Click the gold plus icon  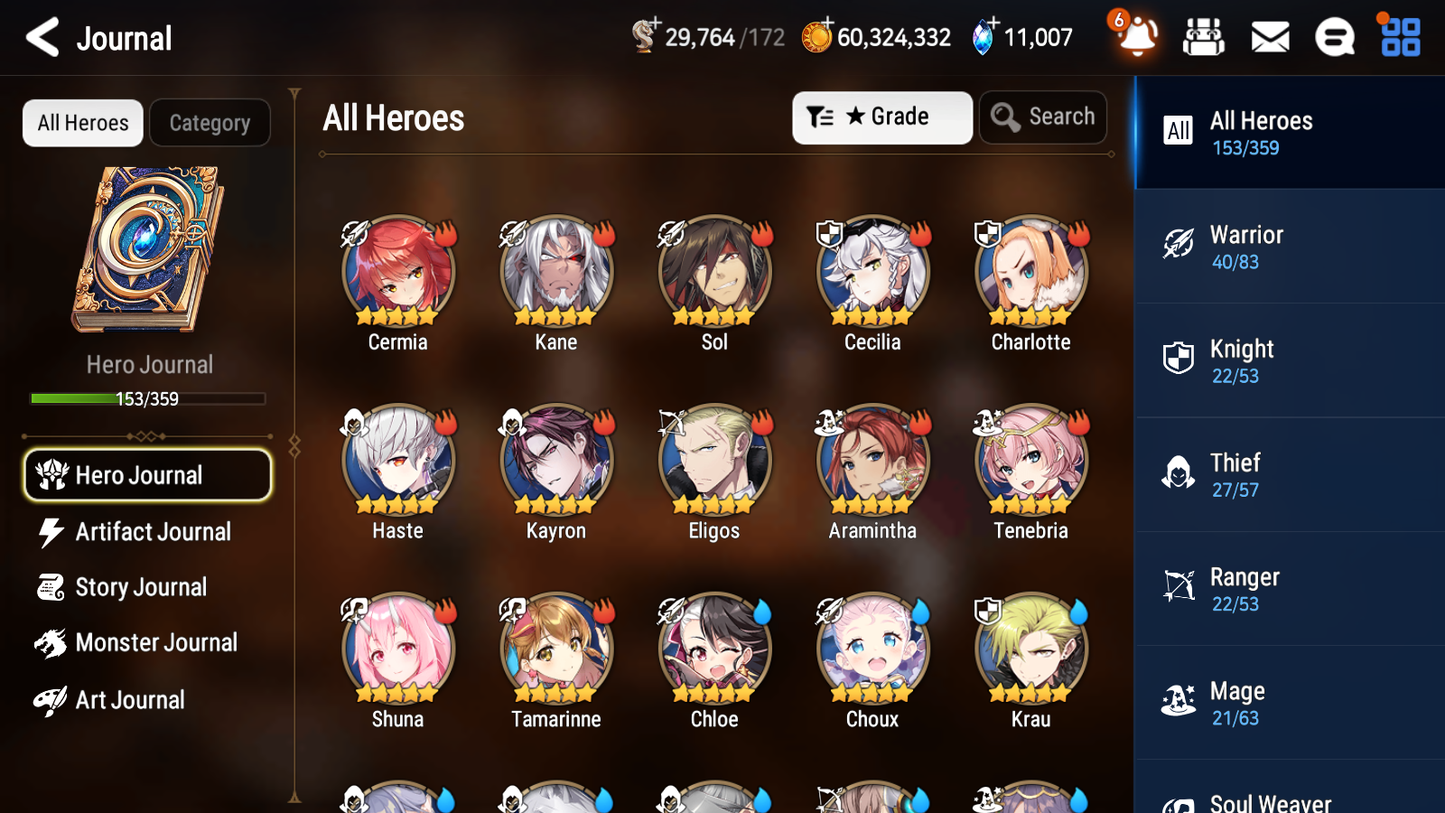[x=829, y=24]
